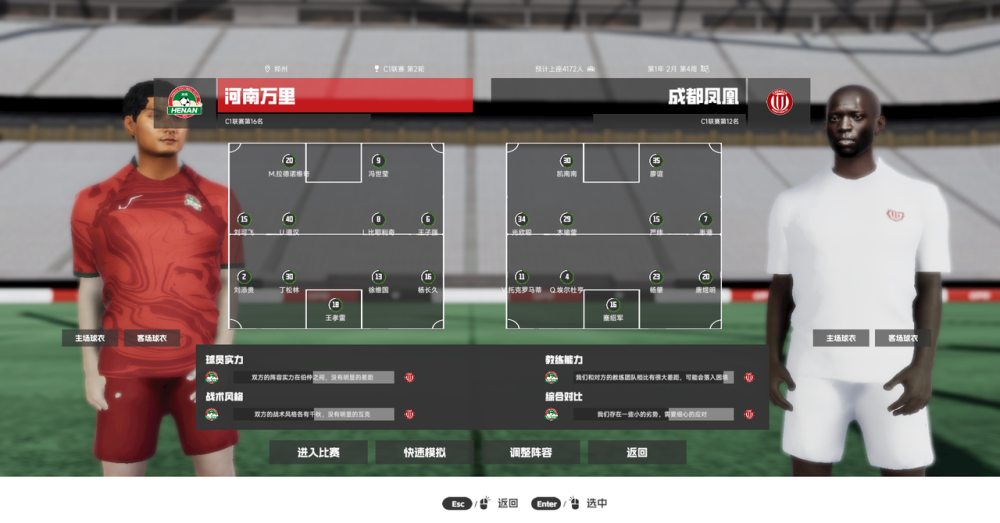Choose Chengdu goalkeeper 塞绍军 marker

coord(613,305)
